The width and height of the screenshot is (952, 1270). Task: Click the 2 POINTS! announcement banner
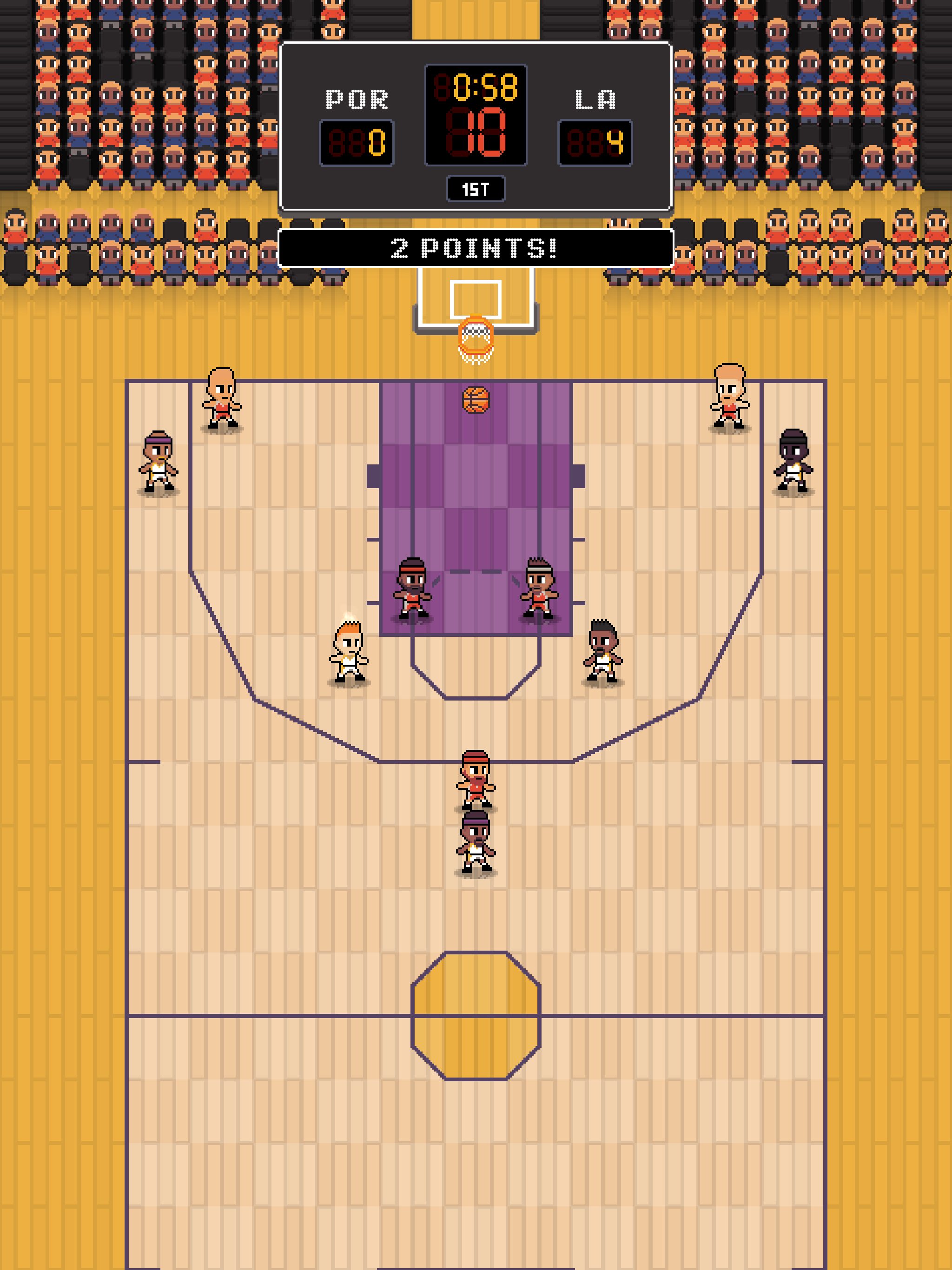(x=476, y=246)
